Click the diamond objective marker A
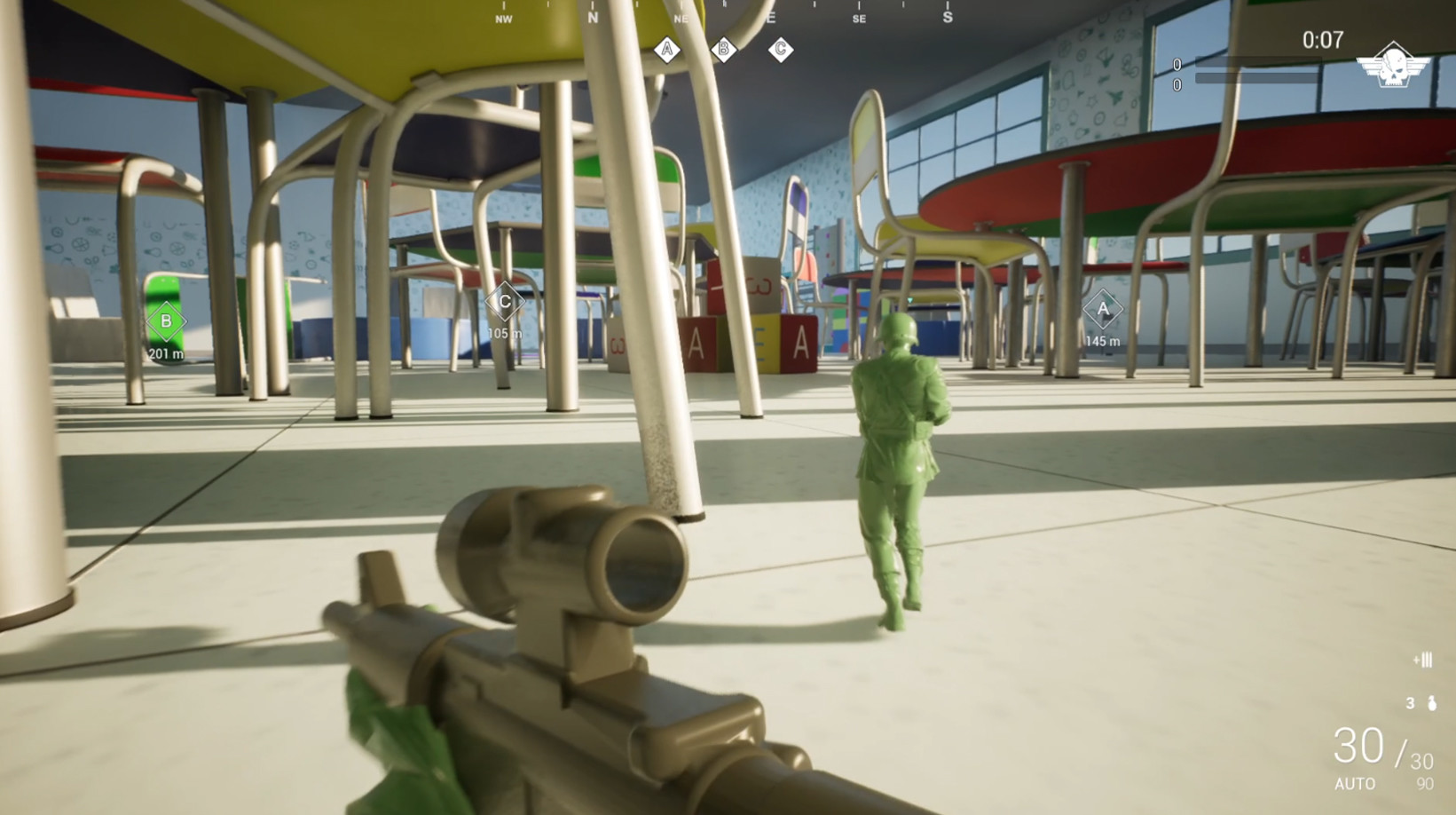 1103,309
